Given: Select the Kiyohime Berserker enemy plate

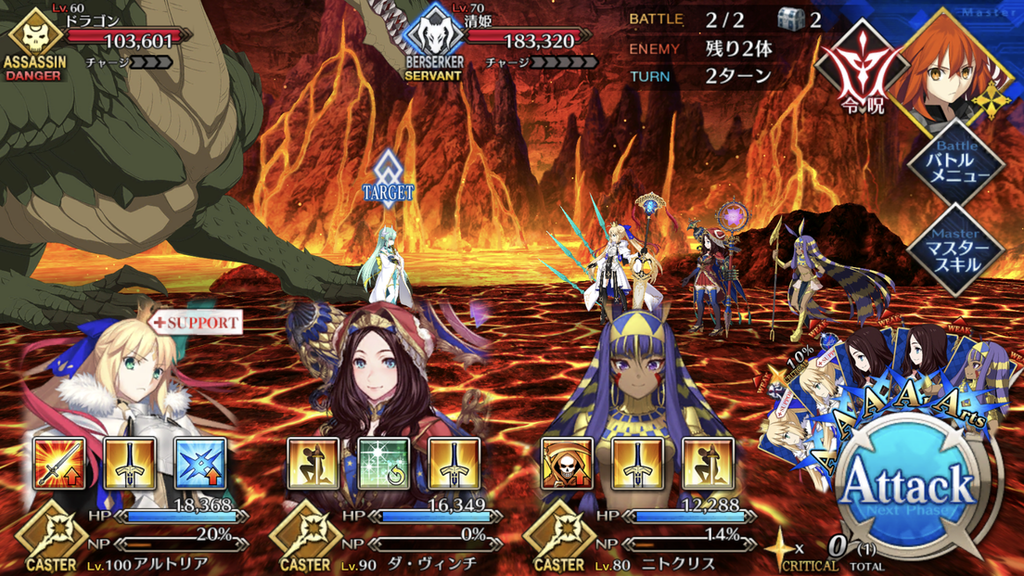Looking at the screenshot, I should pos(500,42).
